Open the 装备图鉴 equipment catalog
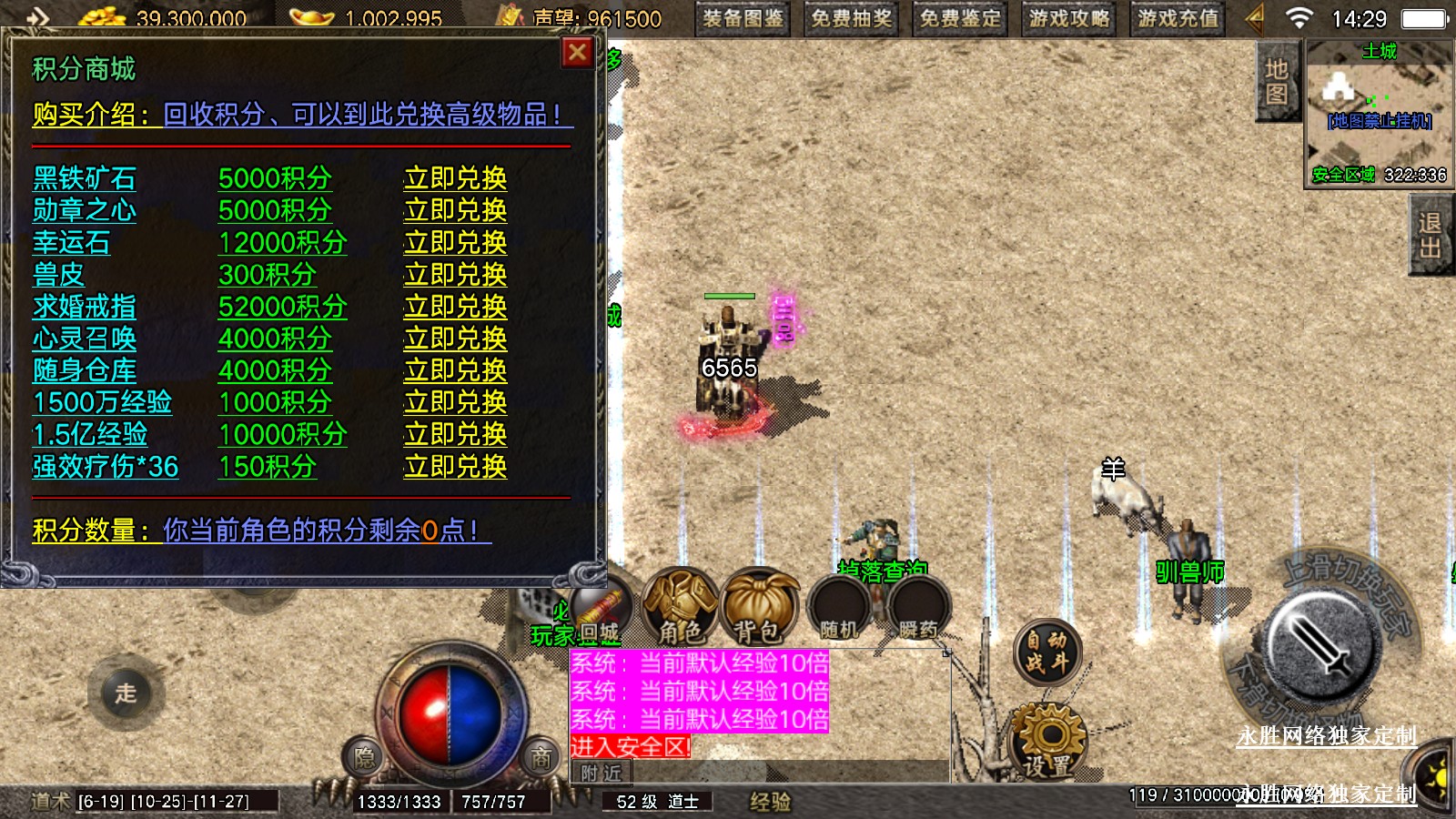1456x819 pixels. pyautogui.click(x=743, y=18)
